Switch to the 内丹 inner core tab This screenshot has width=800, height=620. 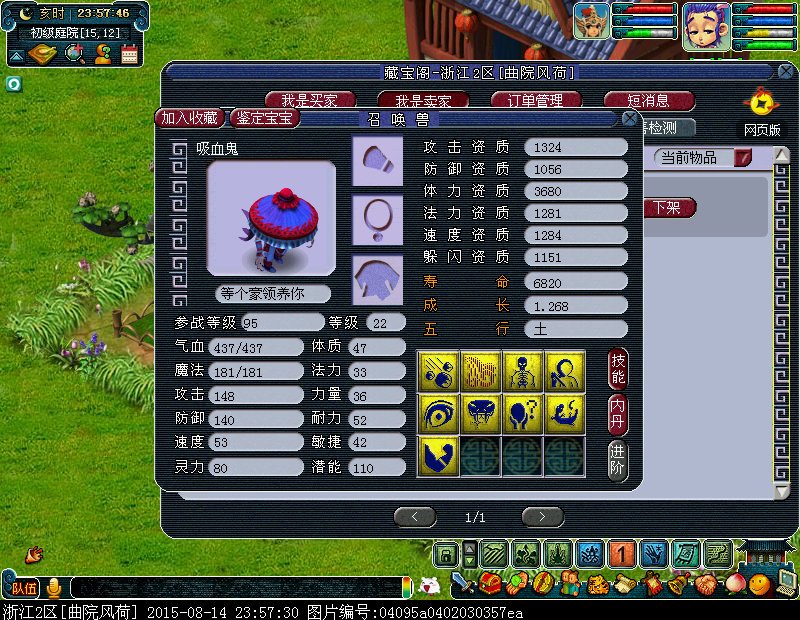(x=619, y=414)
